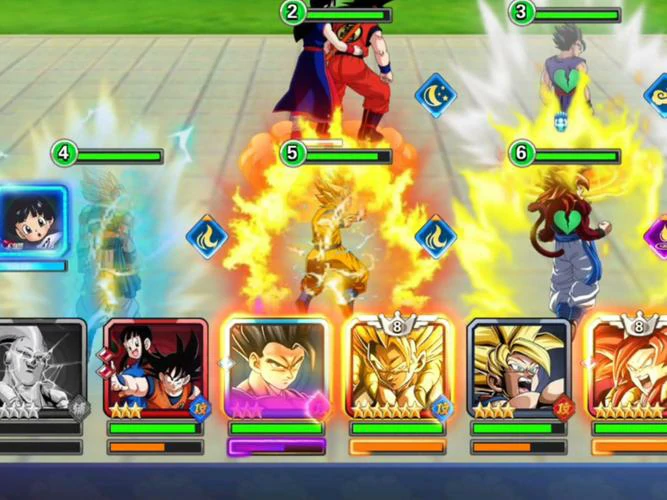The width and height of the screenshot is (667, 500).
Task: Tap the Pan support portrait
Action: point(33,222)
